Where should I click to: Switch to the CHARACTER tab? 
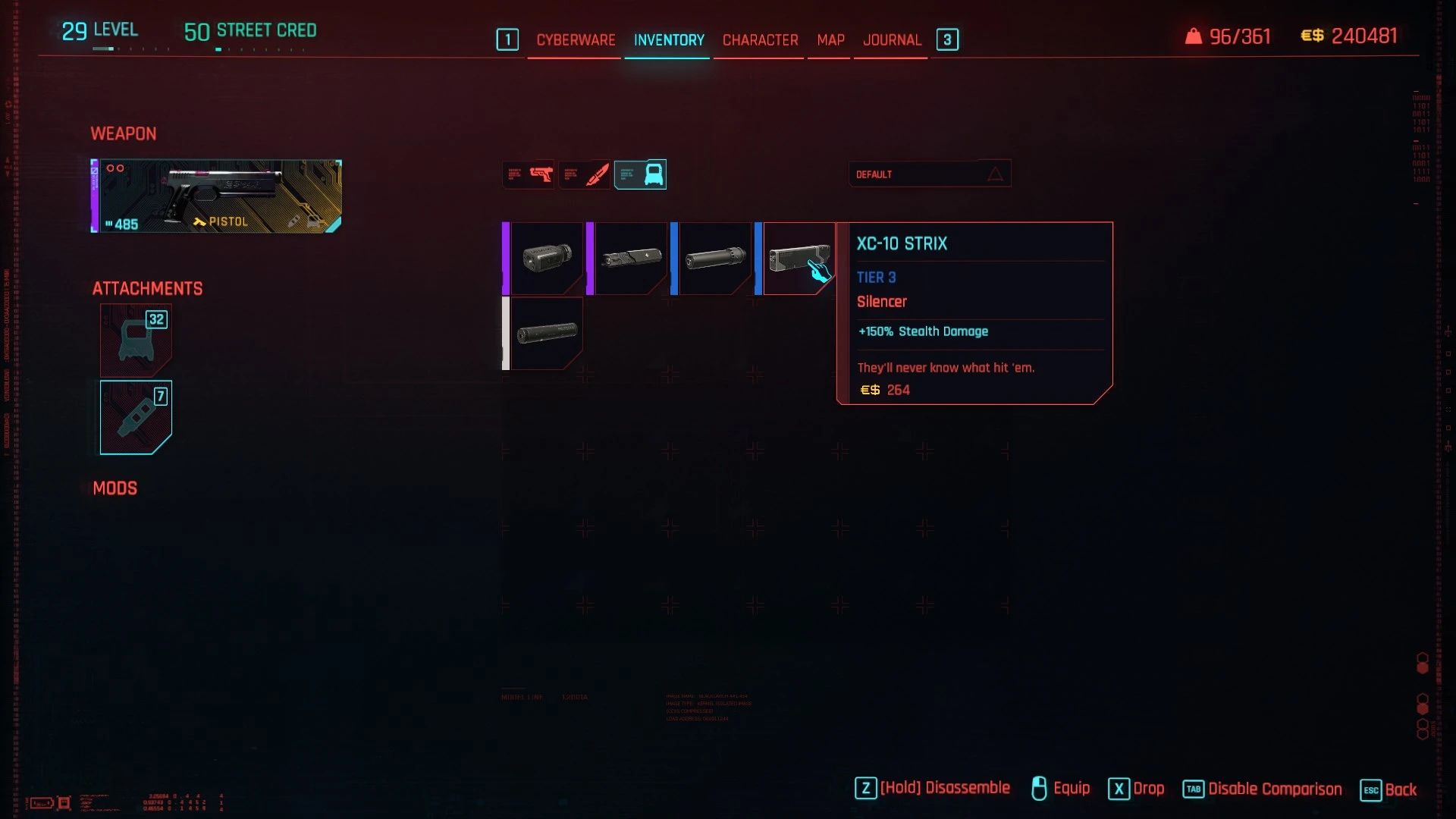coord(759,40)
